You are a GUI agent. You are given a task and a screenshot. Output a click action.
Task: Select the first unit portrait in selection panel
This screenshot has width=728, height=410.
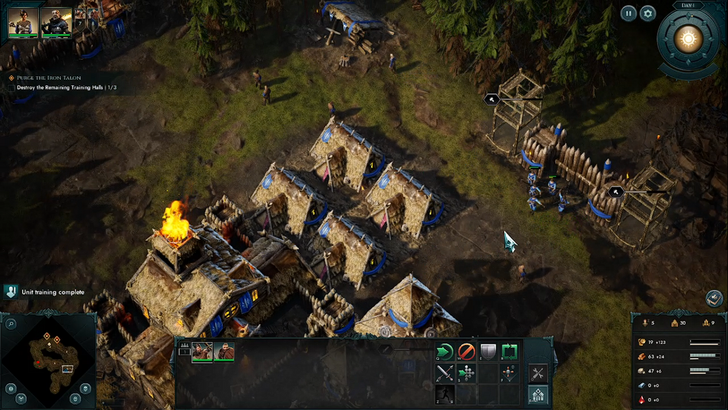tap(202, 351)
